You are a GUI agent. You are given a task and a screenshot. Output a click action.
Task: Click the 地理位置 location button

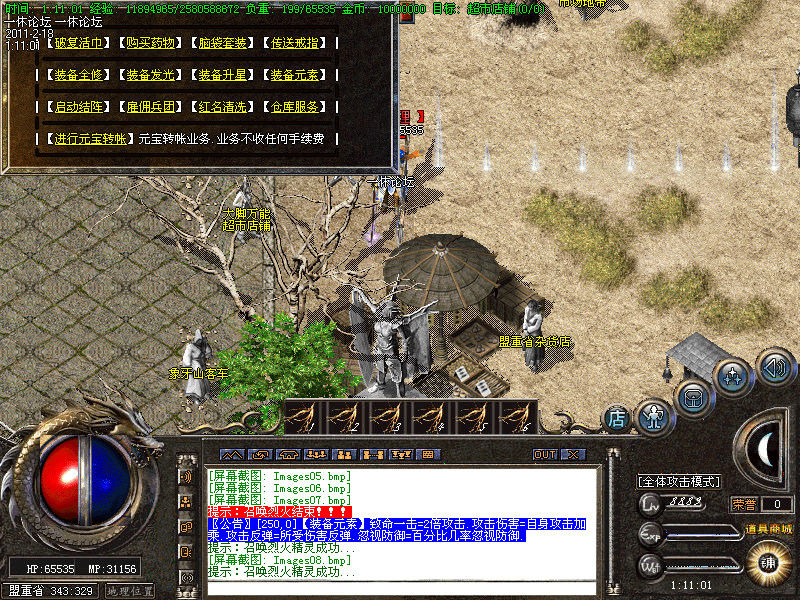coord(130,591)
